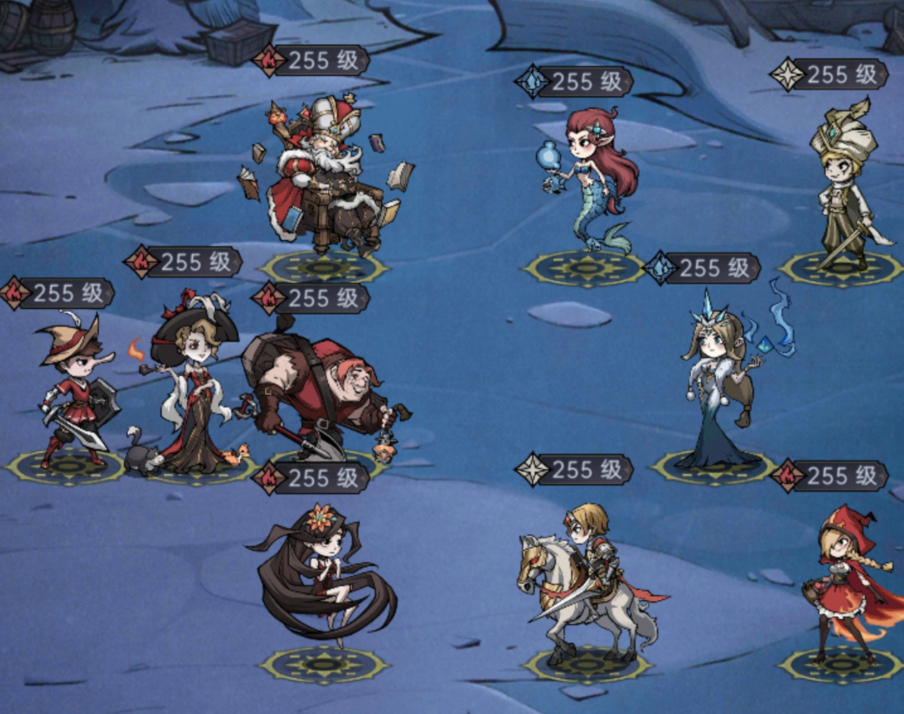
Task: Select the knight riding the white horse
Action: point(585,580)
